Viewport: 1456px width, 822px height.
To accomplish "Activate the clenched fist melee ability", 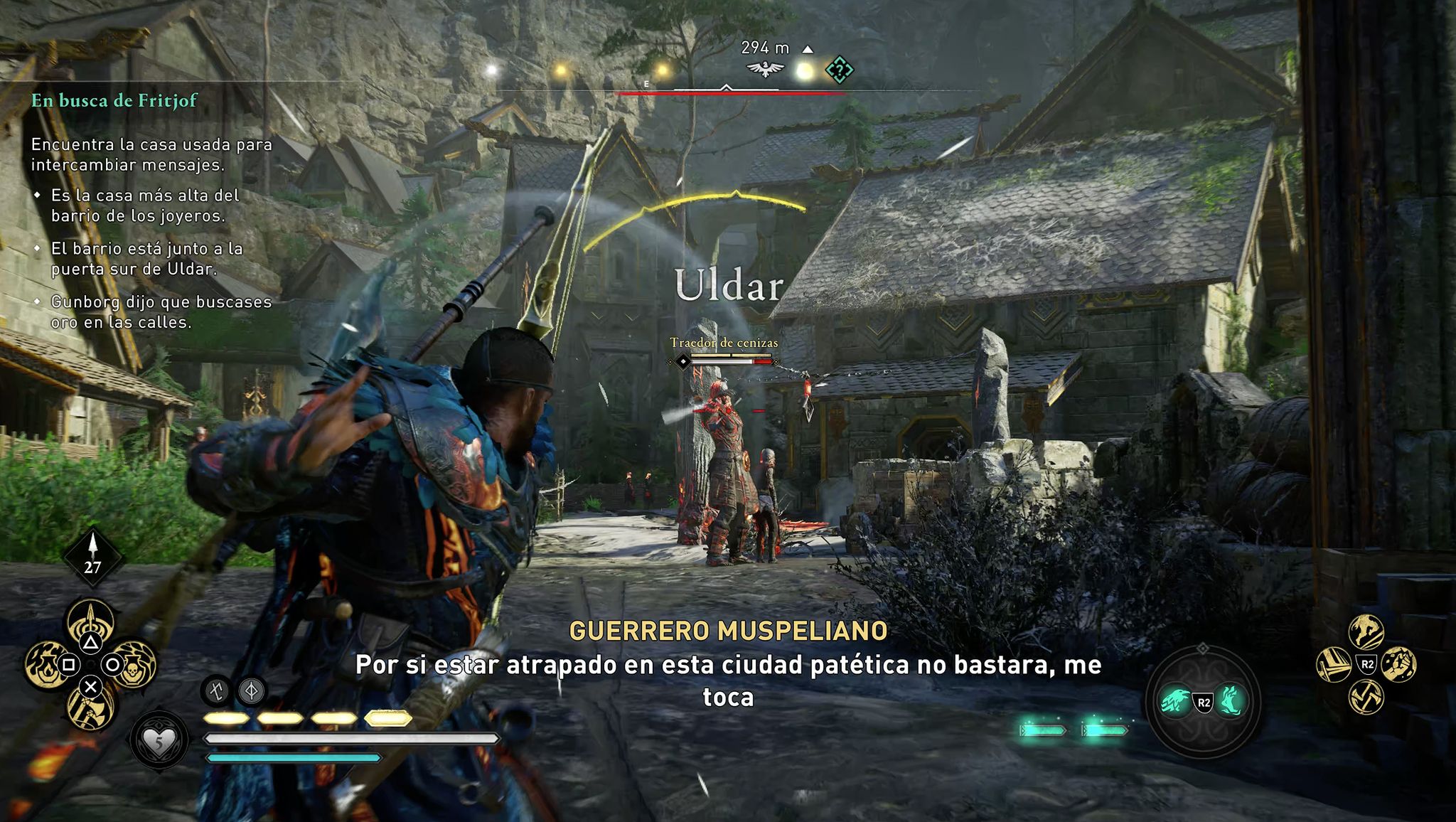I will [1398, 665].
